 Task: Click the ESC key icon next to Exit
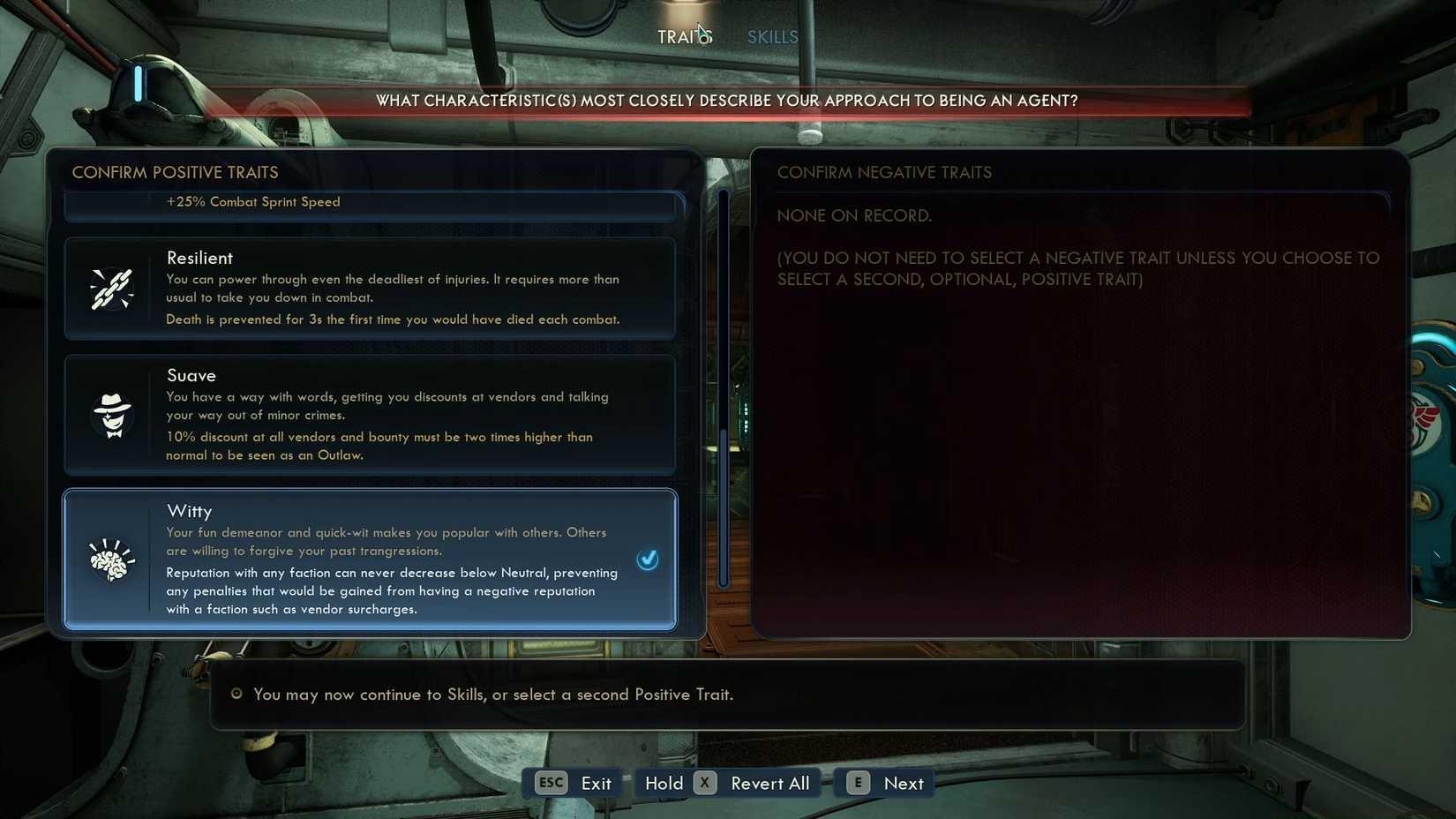click(550, 783)
